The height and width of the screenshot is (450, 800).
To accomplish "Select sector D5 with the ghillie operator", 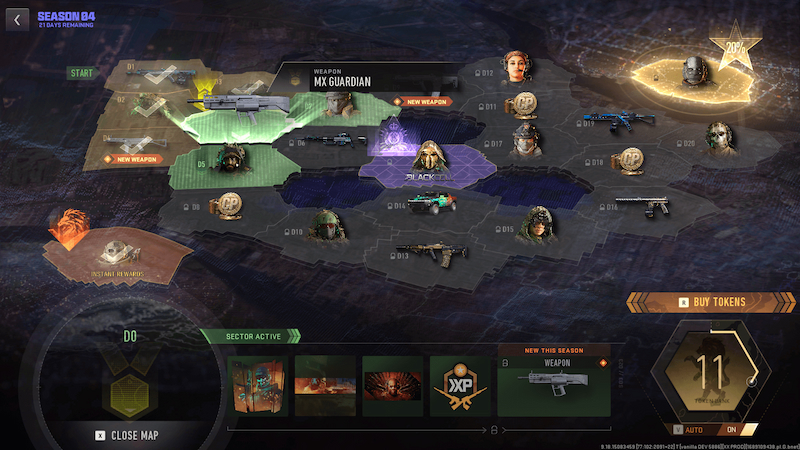I will coord(227,161).
